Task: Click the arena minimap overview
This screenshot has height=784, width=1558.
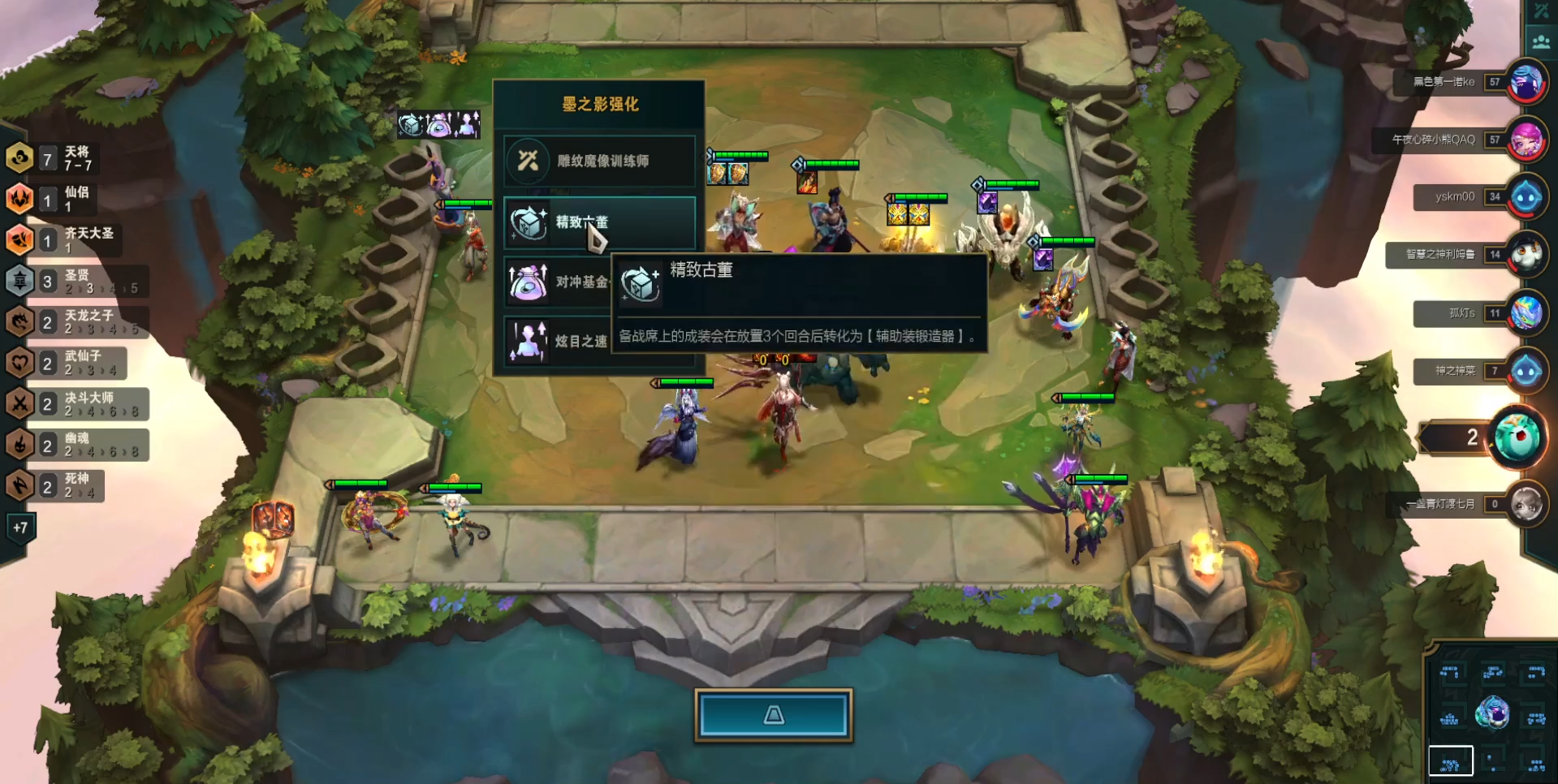Action: click(1492, 716)
